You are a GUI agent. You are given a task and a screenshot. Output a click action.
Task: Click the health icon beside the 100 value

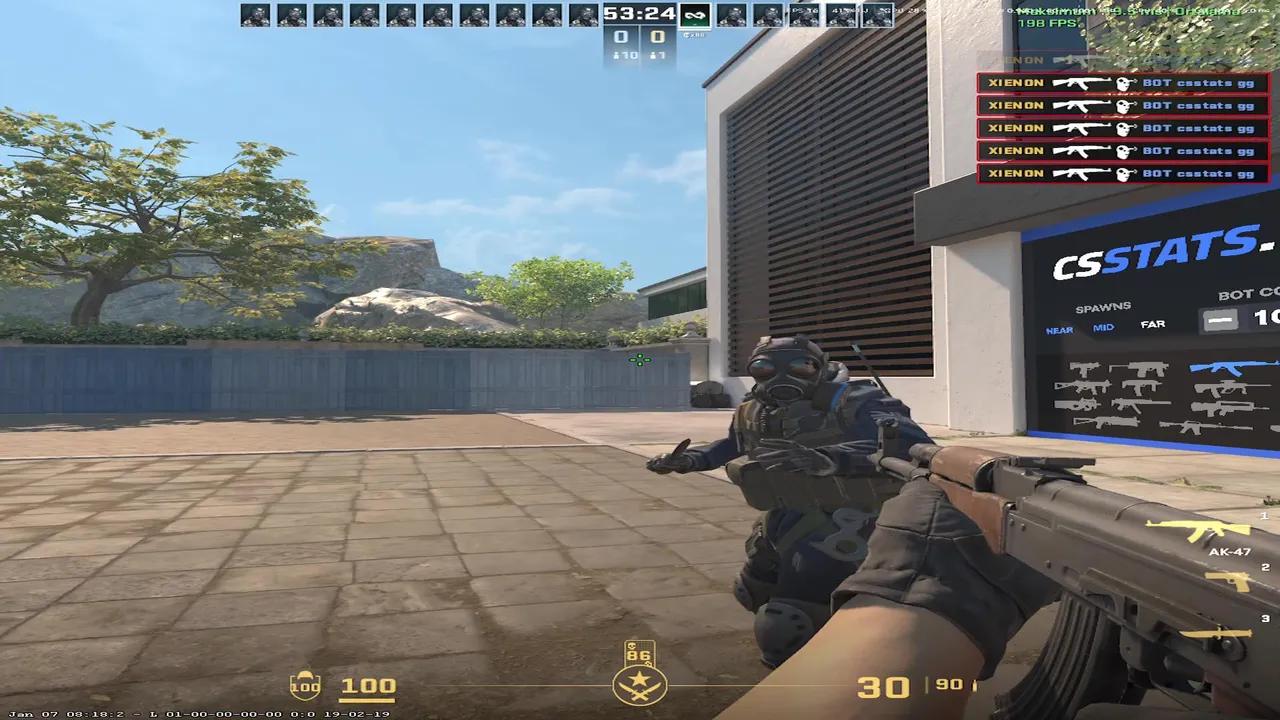[x=304, y=686]
